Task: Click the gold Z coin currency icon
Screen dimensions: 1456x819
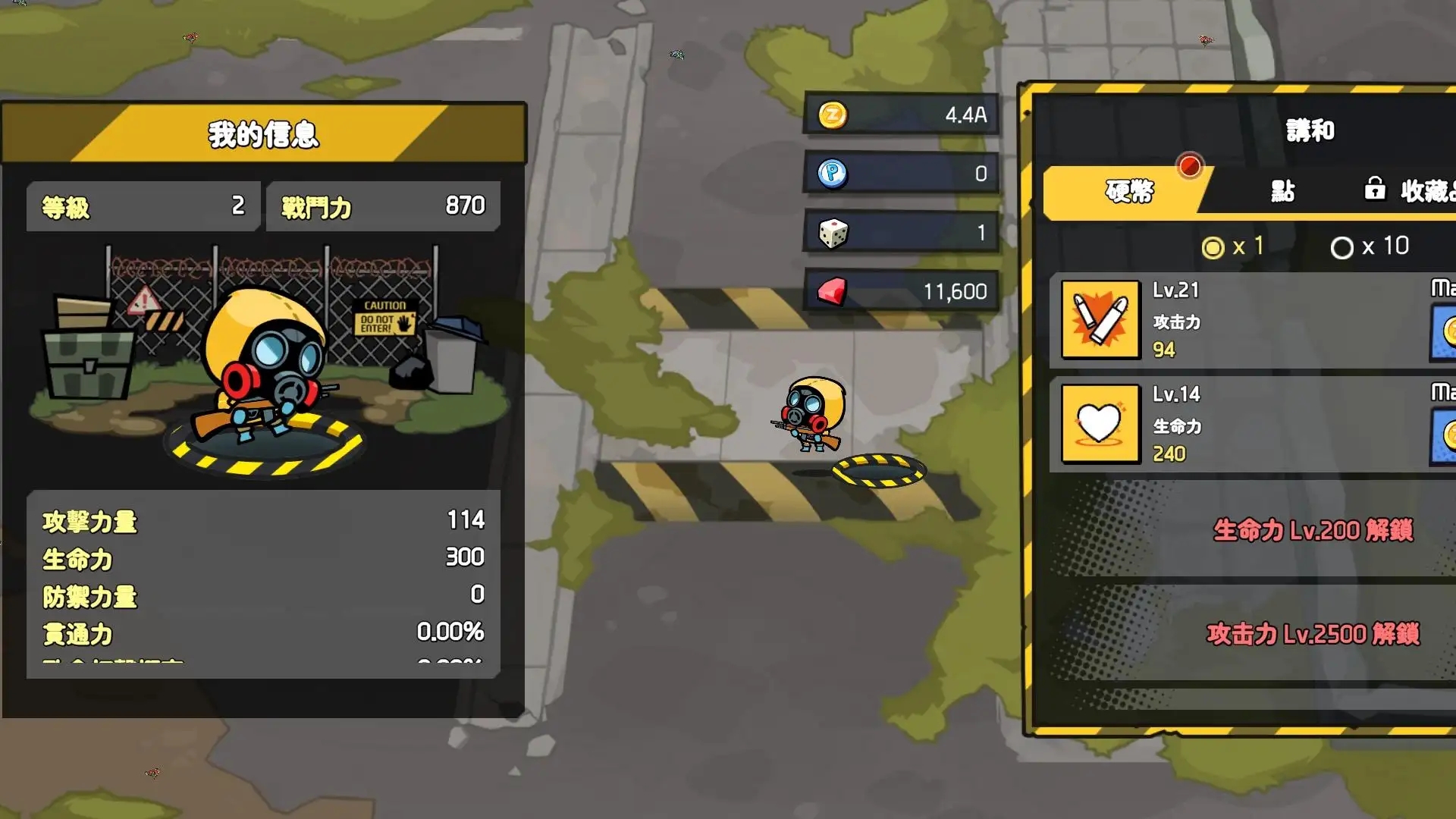Action: click(833, 115)
